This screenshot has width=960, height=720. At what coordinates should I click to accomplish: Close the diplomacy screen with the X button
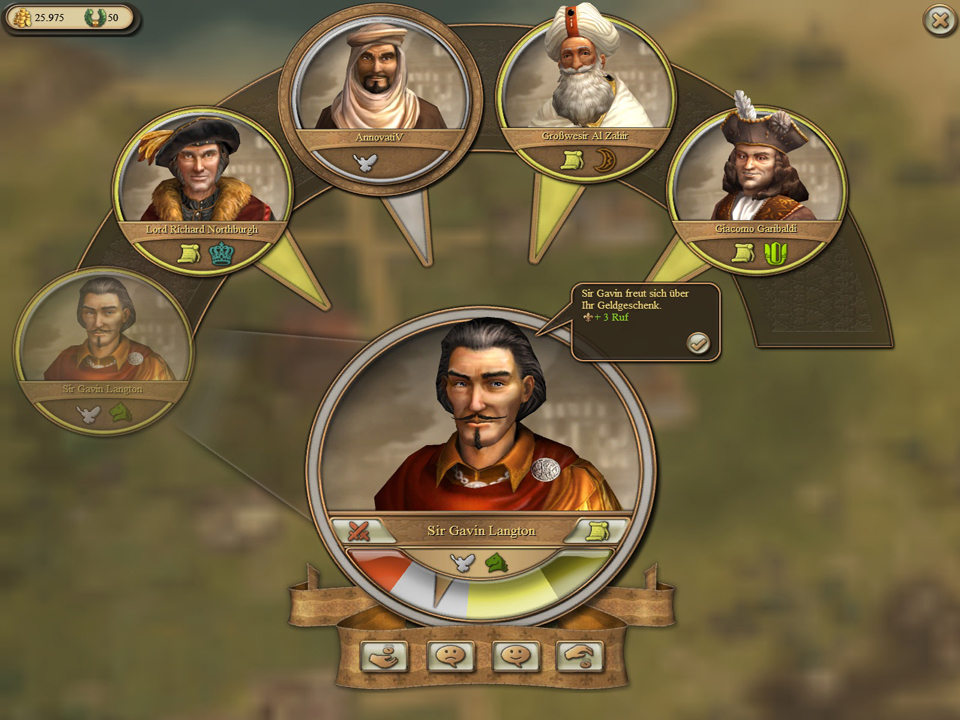point(939,20)
